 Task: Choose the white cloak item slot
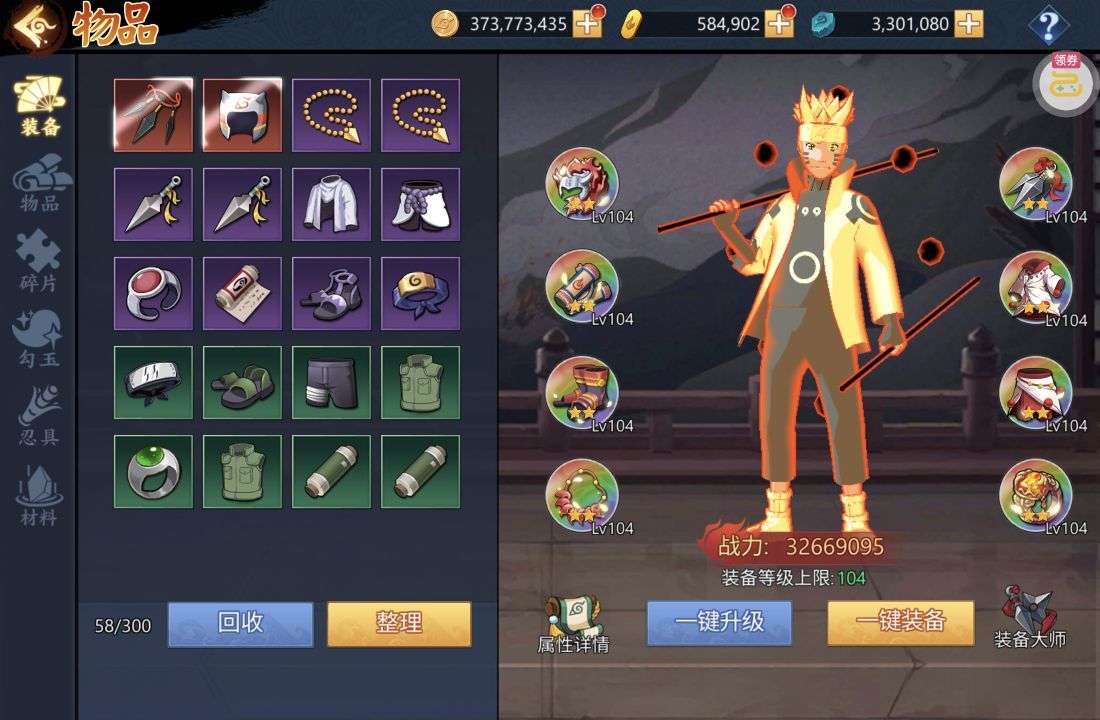(331, 204)
